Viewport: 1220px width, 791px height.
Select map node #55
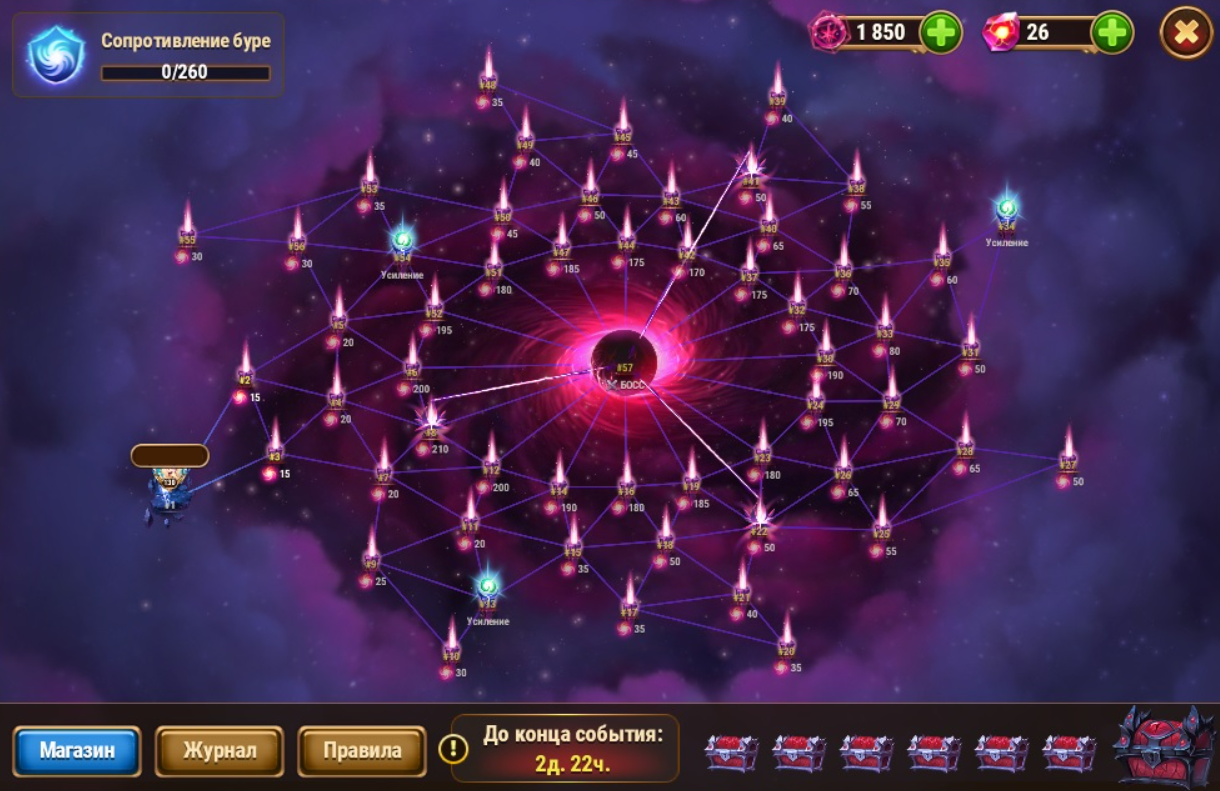tap(187, 229)
